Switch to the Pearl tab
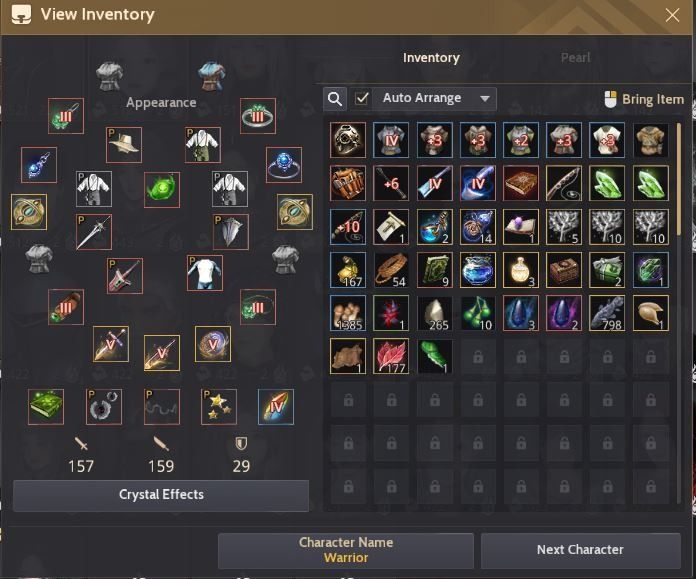Viewport: 696px width, 579px height. 575,58
